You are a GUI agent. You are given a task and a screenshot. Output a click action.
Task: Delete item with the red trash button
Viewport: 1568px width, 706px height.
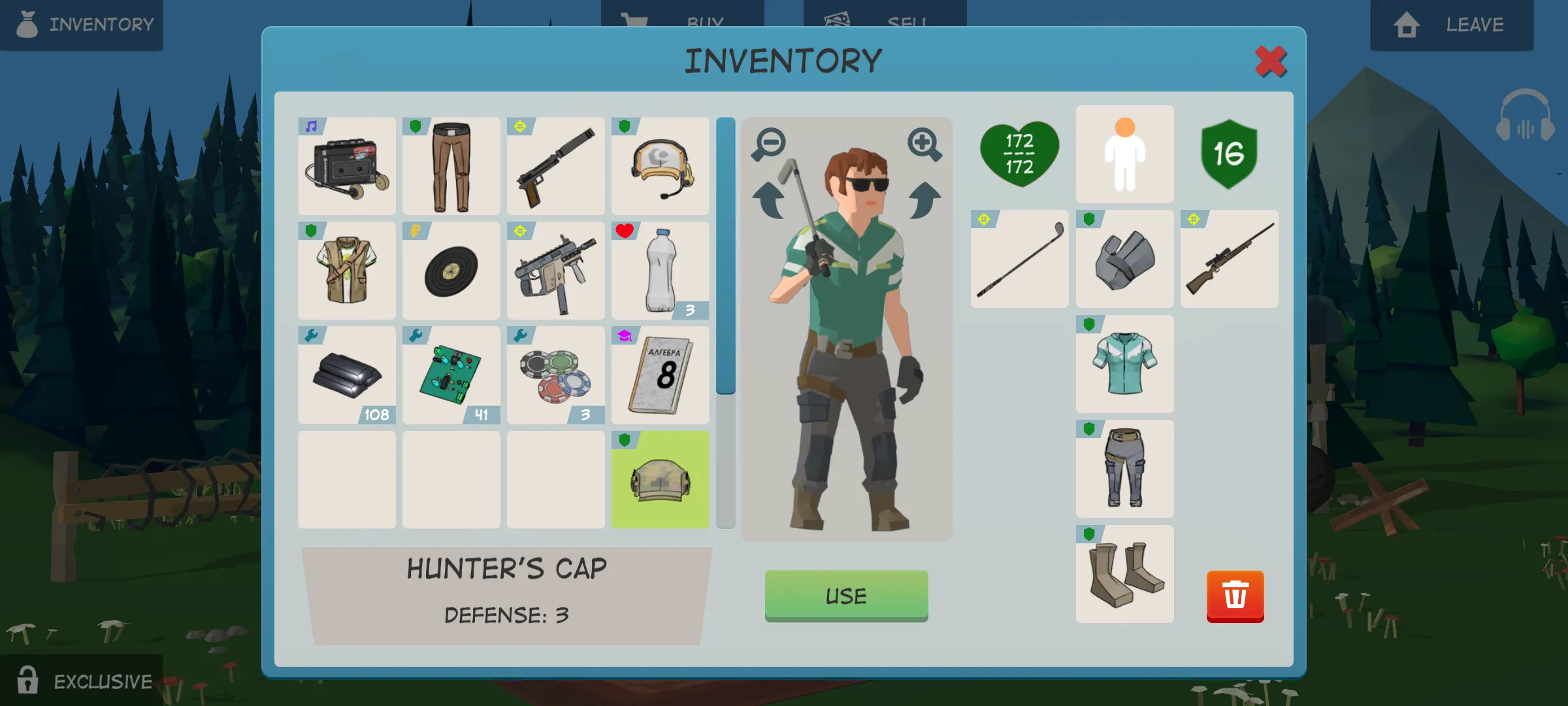pyautogui.click(x=1235, y=596)
